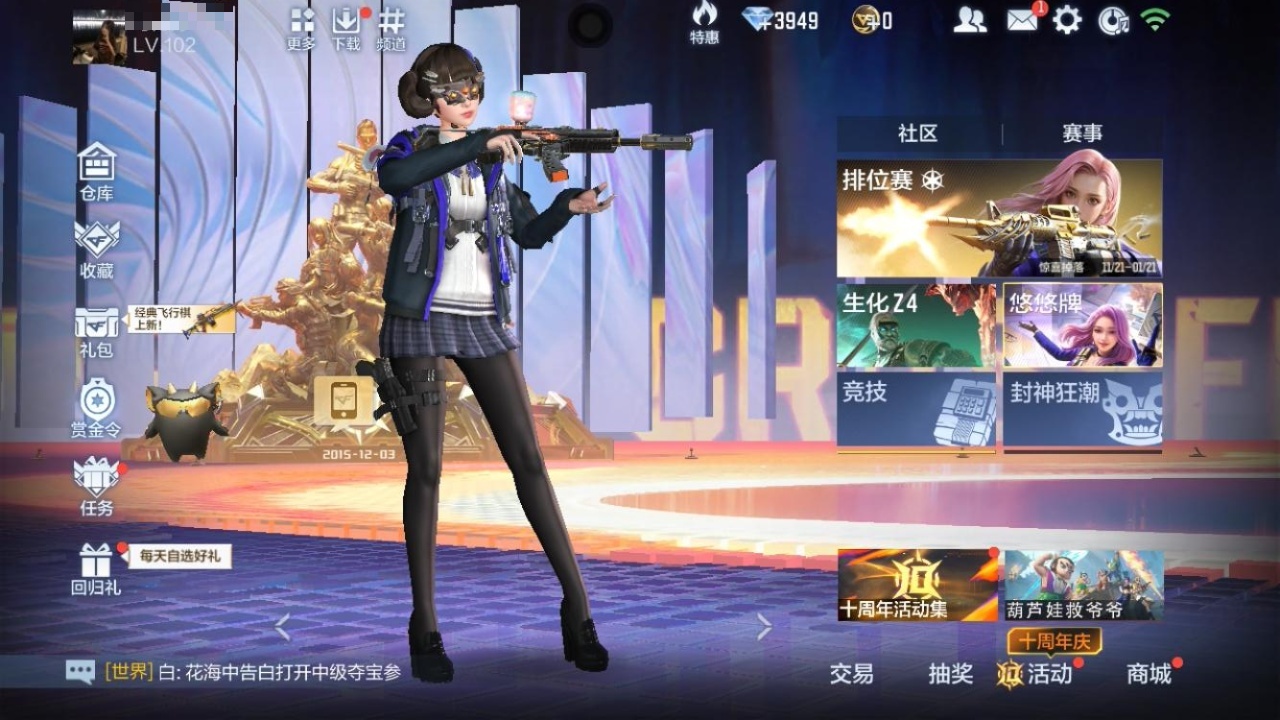Open the mail inbox

1022,20
